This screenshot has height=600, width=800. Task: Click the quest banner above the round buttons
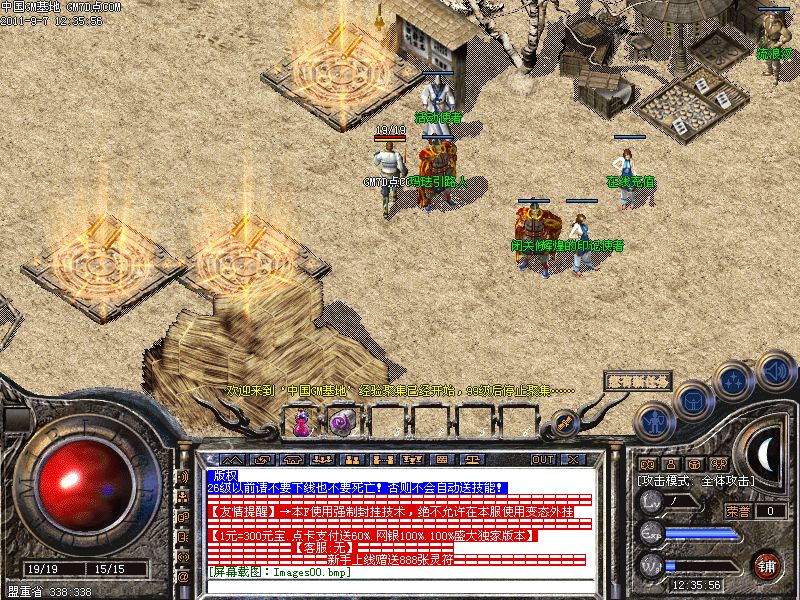click(637, 382)
